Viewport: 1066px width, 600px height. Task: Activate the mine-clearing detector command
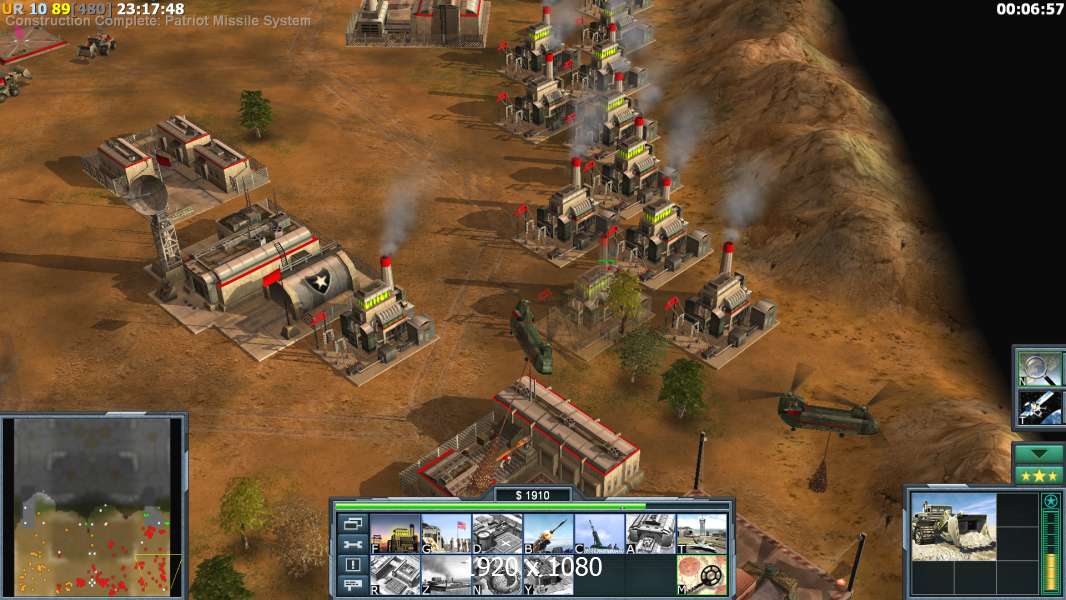(x=701, y=574)
